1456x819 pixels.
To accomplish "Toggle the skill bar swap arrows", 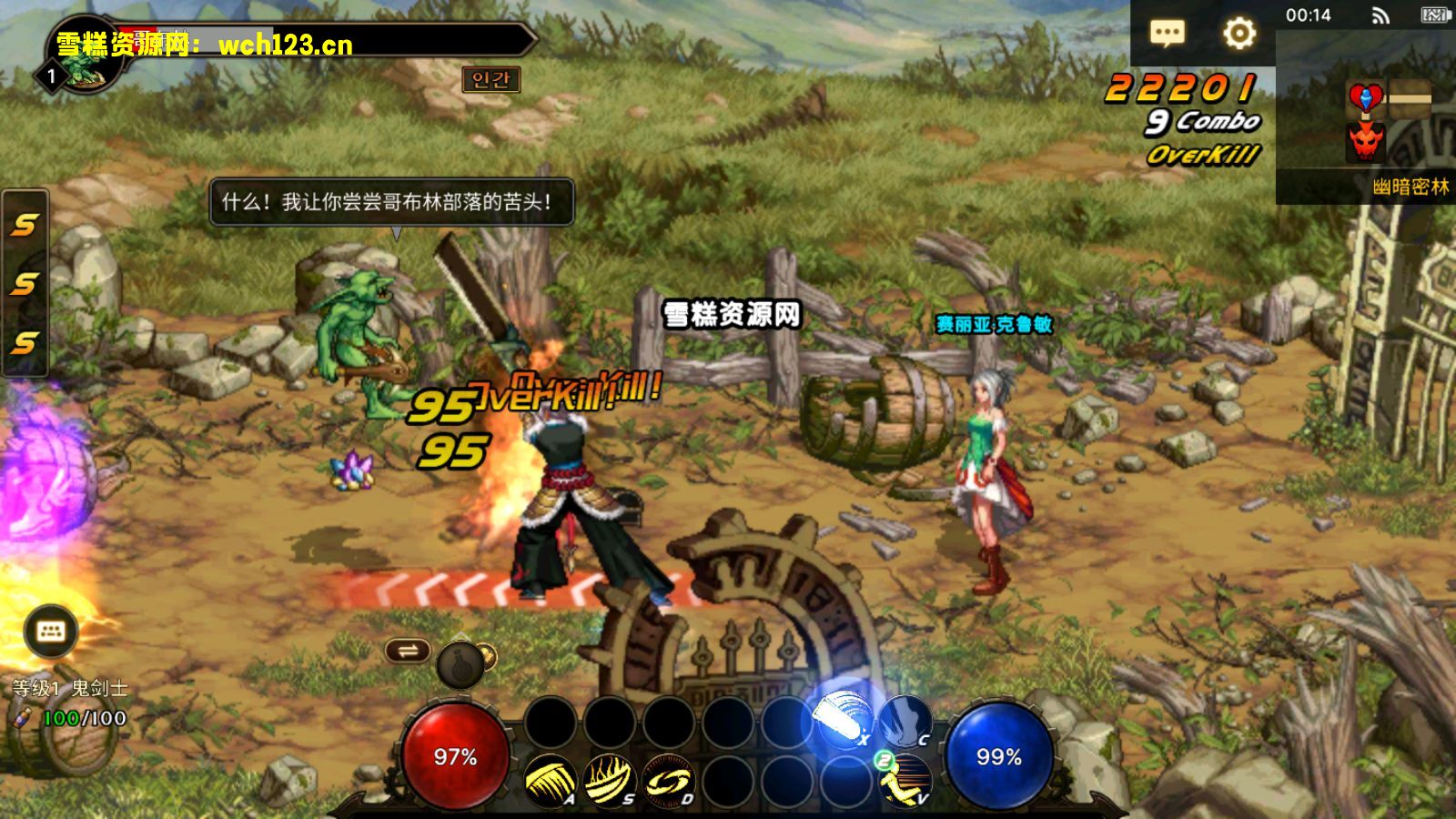I will [408, 650].
